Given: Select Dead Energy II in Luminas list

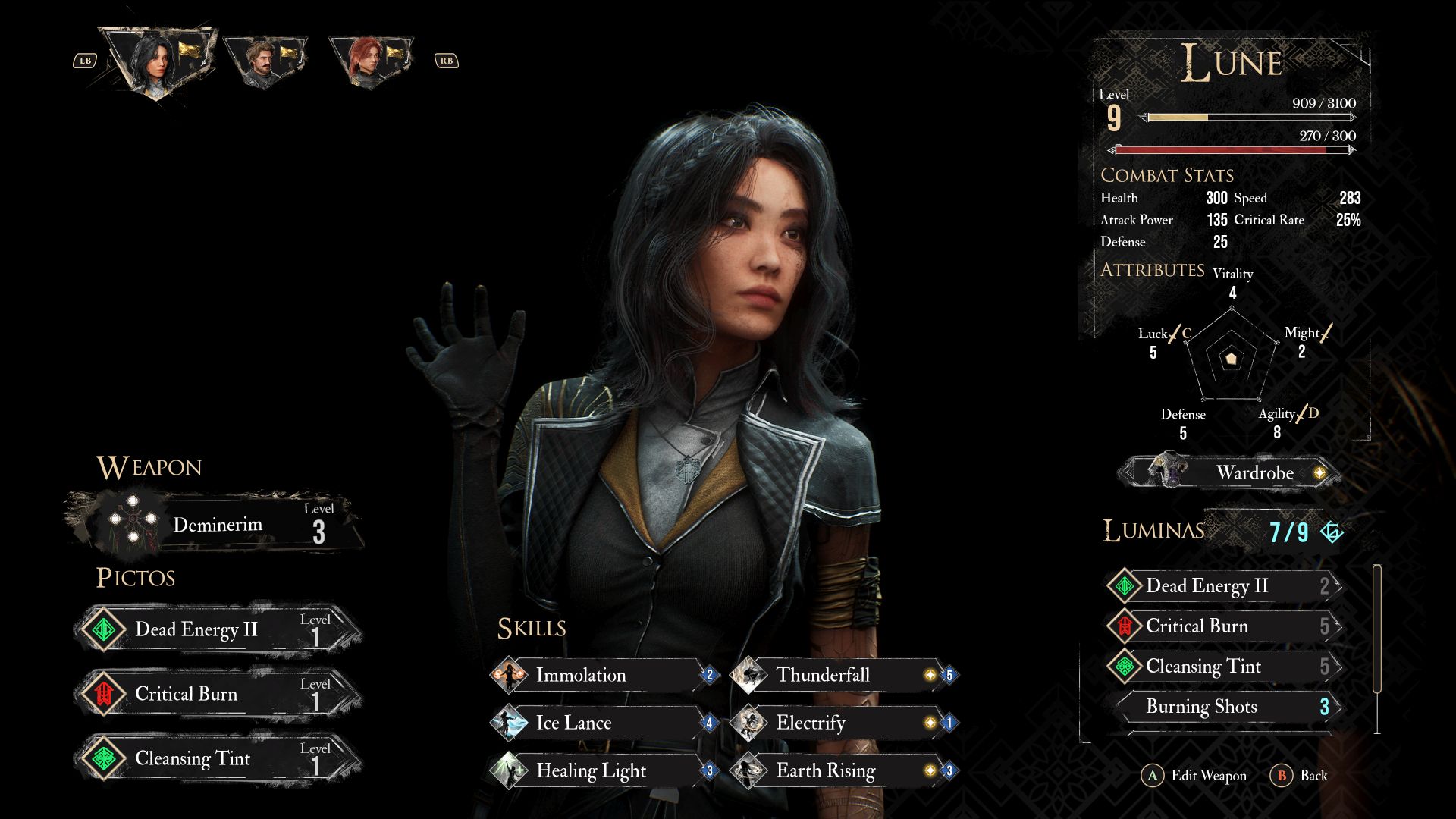Looking at the screenshot, I should coord(1222,585).
